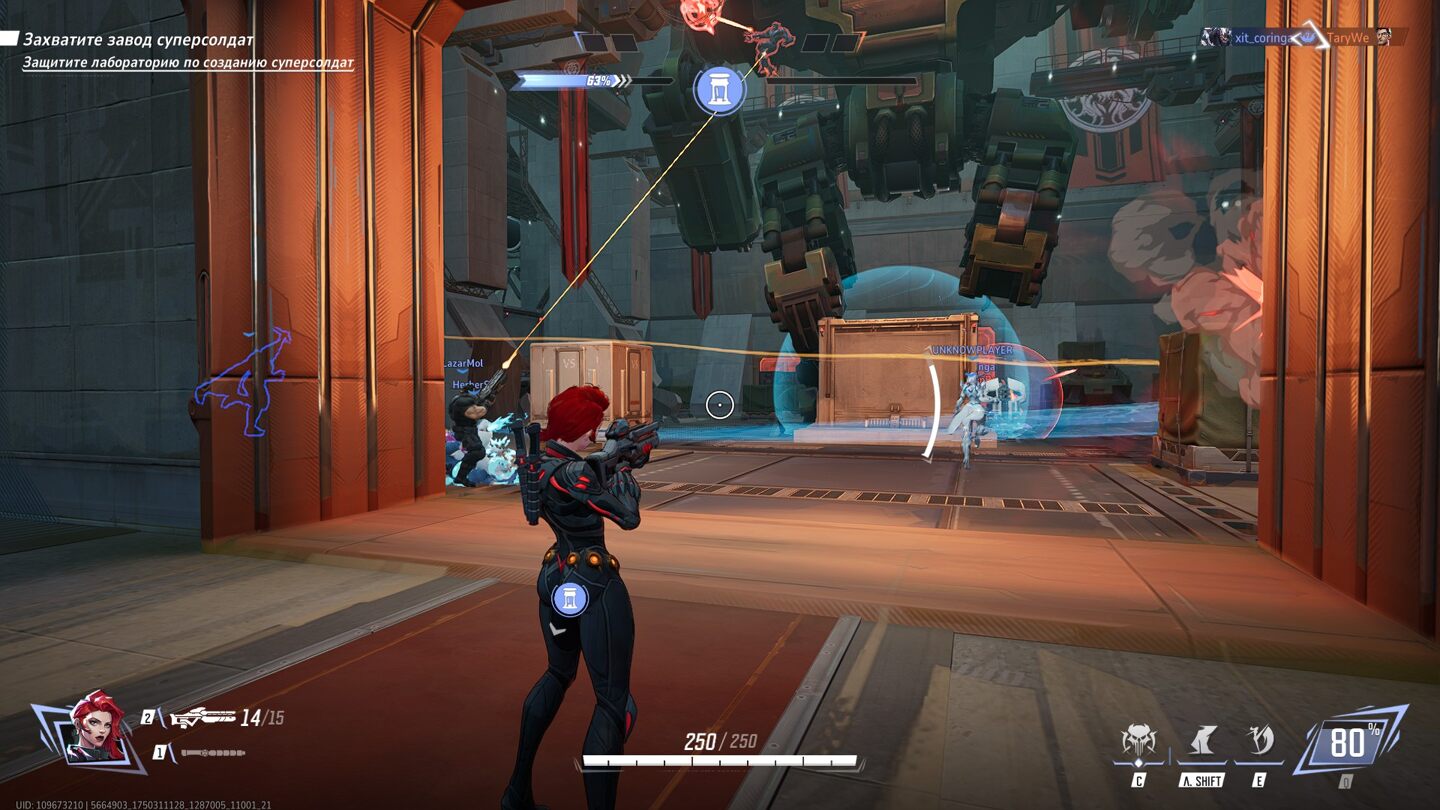Screen dimensions: 1440x810
Task: Activate the skull-emblem ability icon
Action: 1139,742
